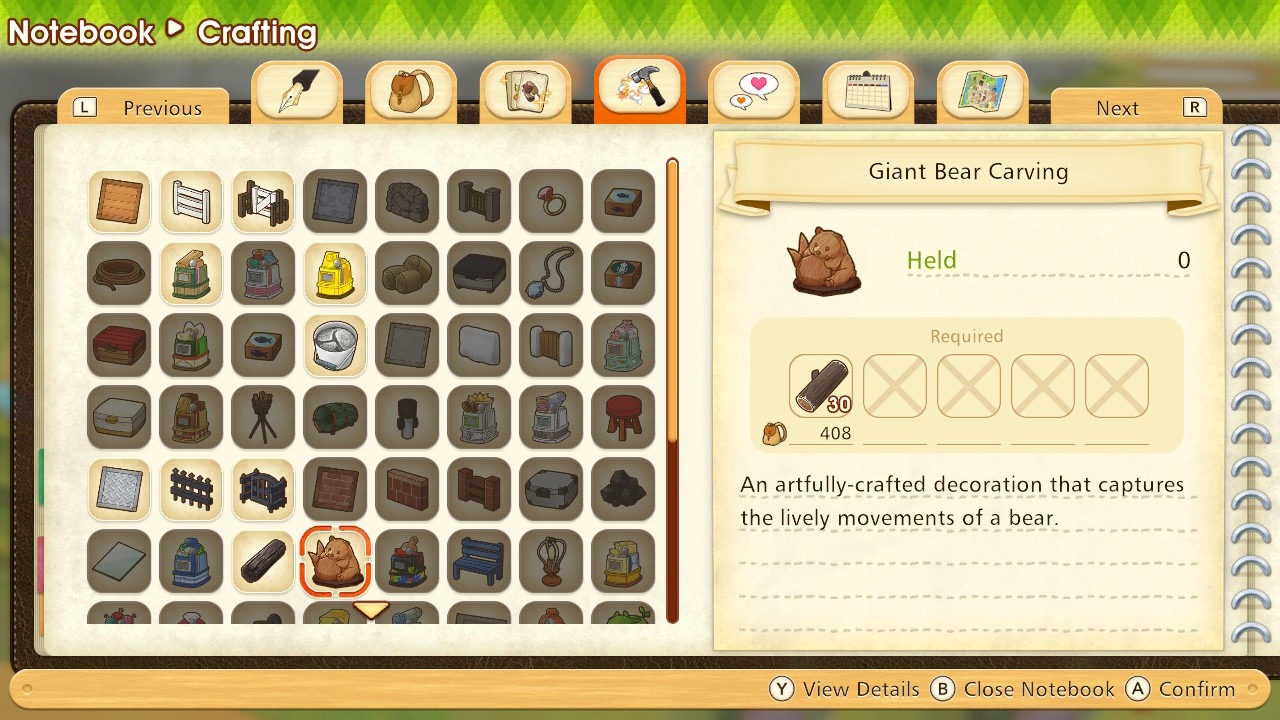The image size is (1280, 720).
Task: Select the dark log lumber recipe
Action: [263, 561]
